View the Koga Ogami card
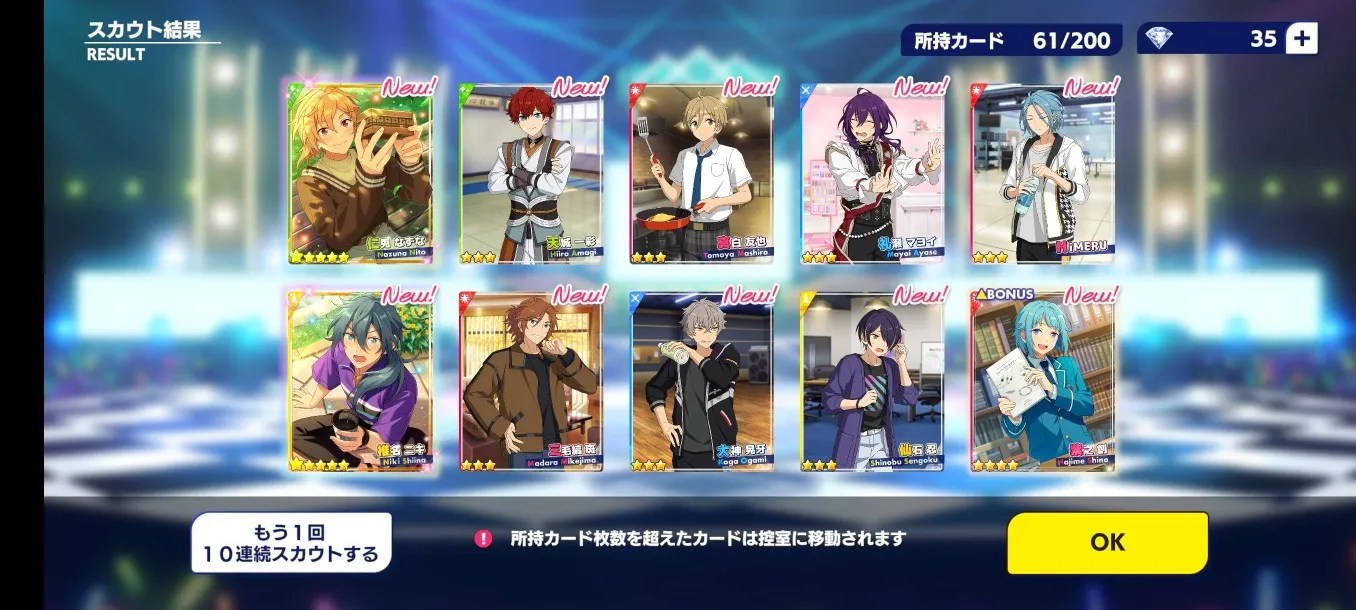This screenshot has height=610, width=1356. (702, 381)
